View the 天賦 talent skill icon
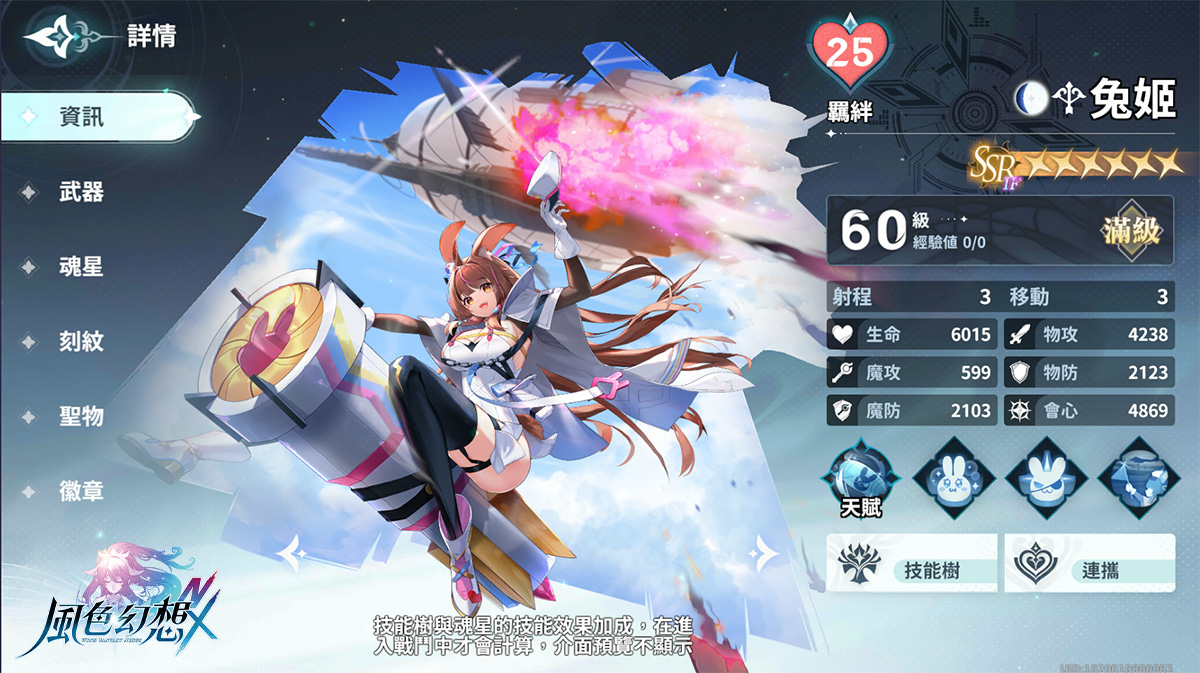Image resolution: width=1200 pixels, height=673 pixels. click(858, 474)
